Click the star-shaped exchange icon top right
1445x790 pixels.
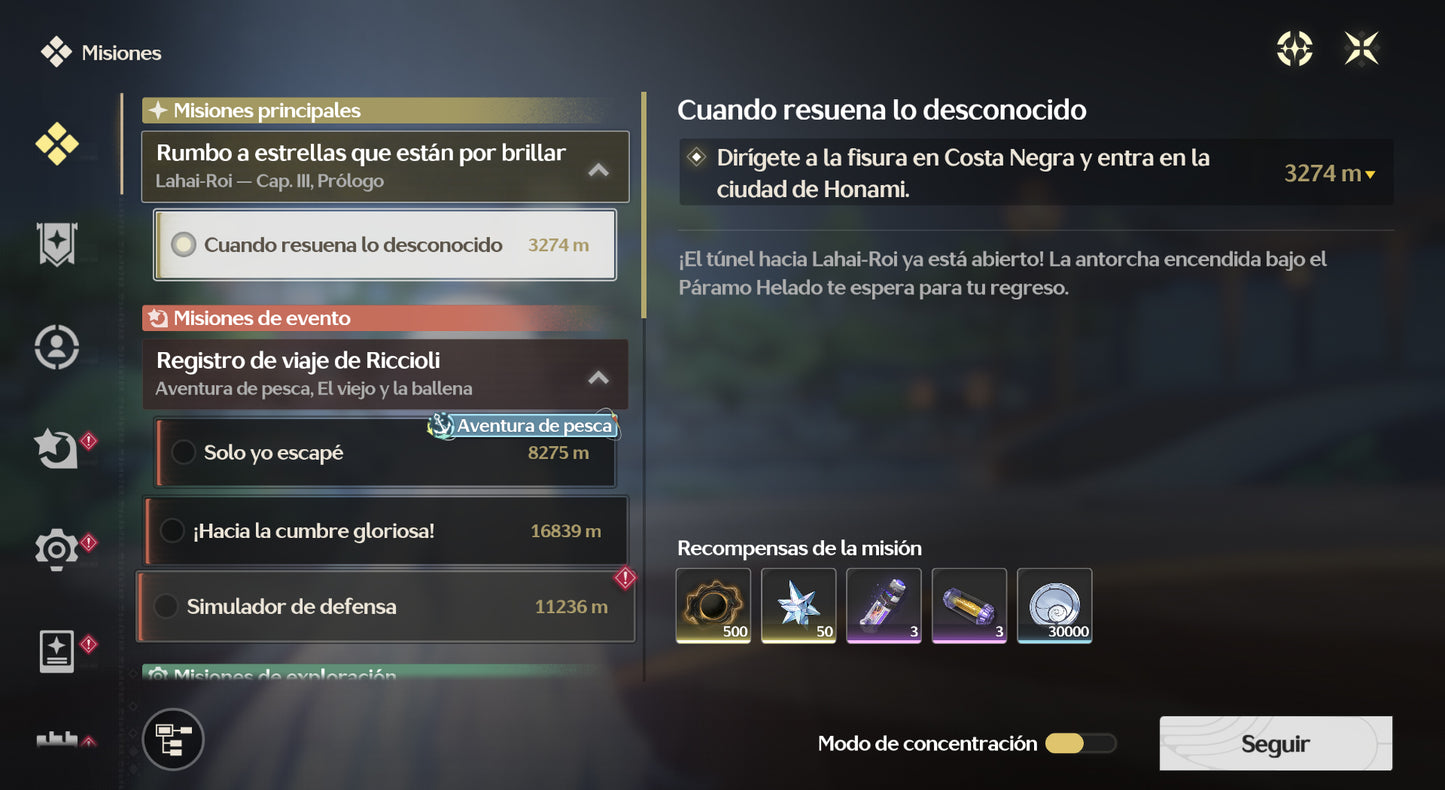click(x=1361, y=47)
